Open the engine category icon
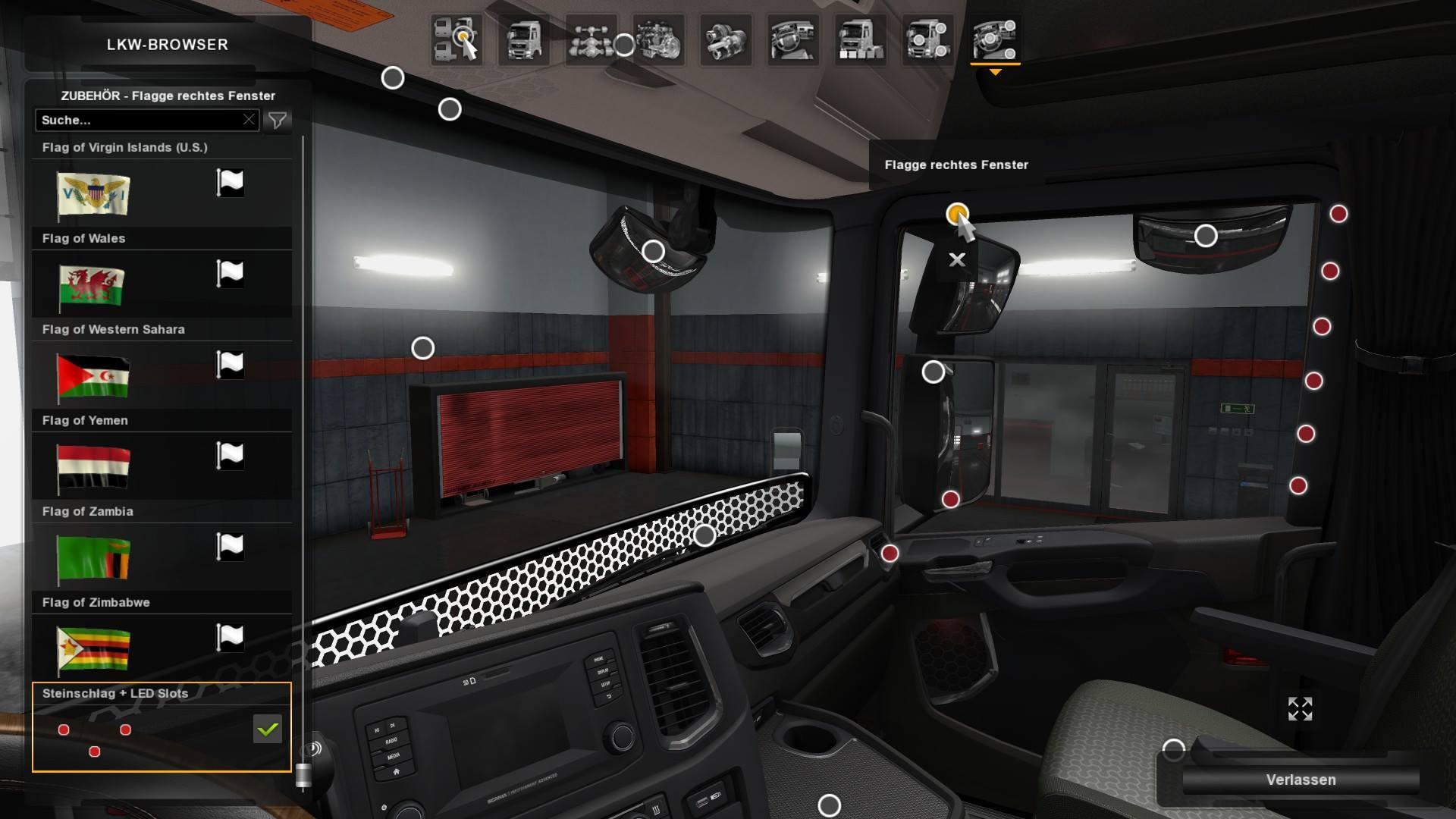Viewport: 1456px width, 819px height. (659, 39)
